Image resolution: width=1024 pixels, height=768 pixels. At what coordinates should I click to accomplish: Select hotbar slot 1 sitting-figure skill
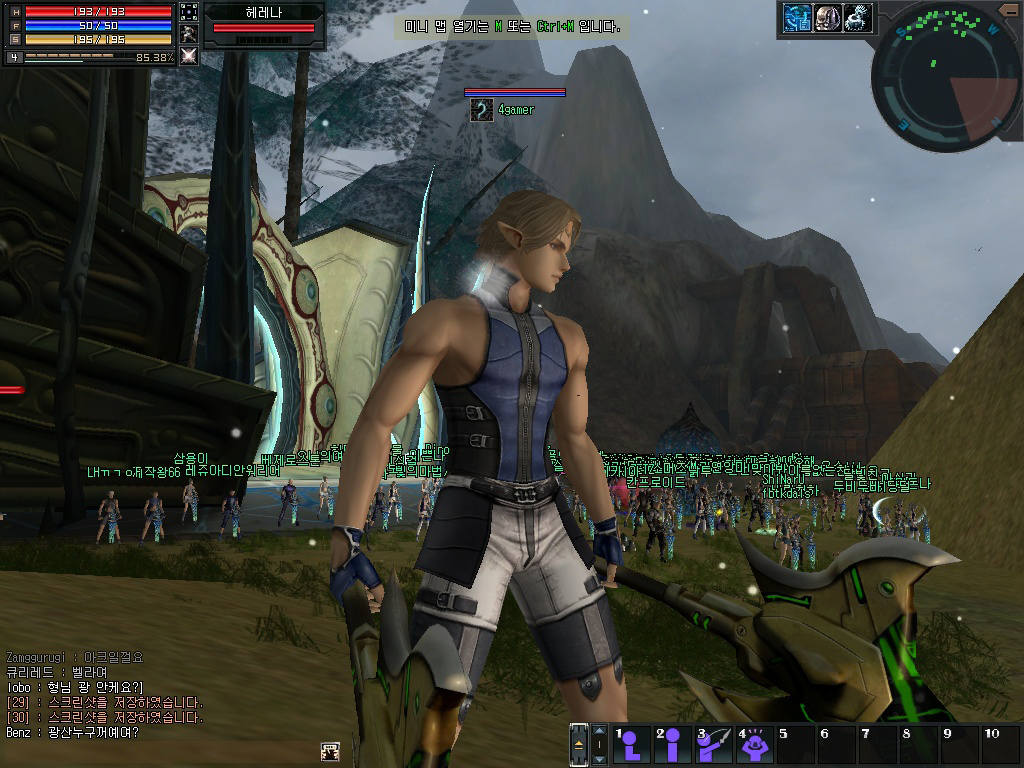632,745
